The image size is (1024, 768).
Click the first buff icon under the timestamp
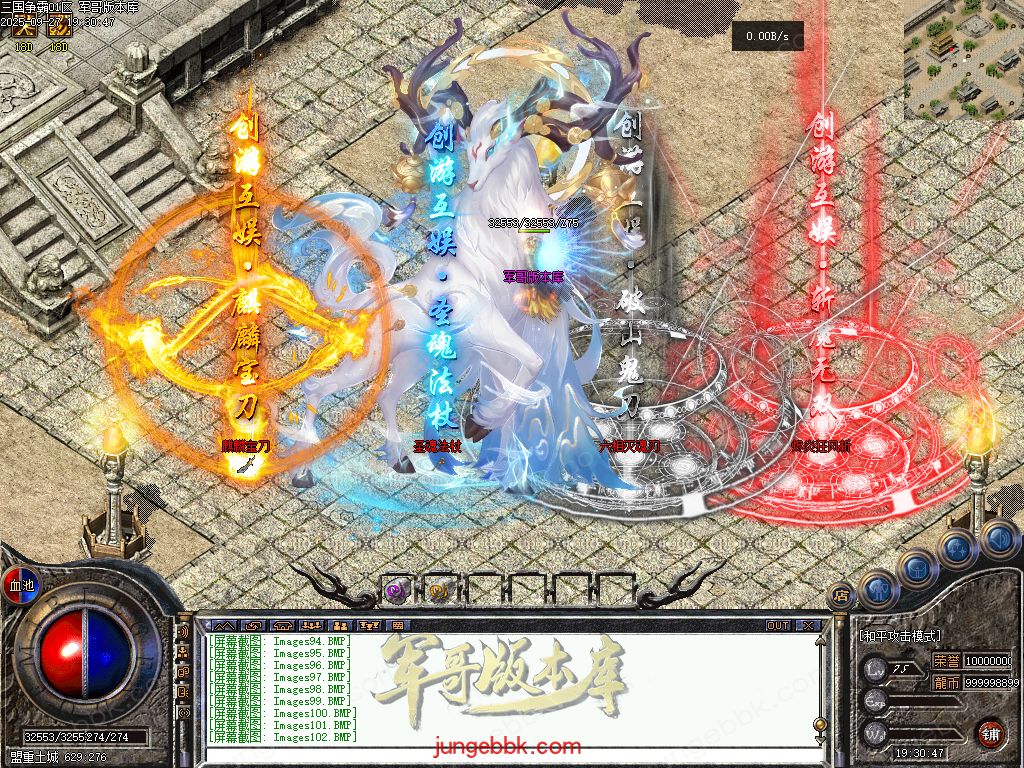click(23, 31)
